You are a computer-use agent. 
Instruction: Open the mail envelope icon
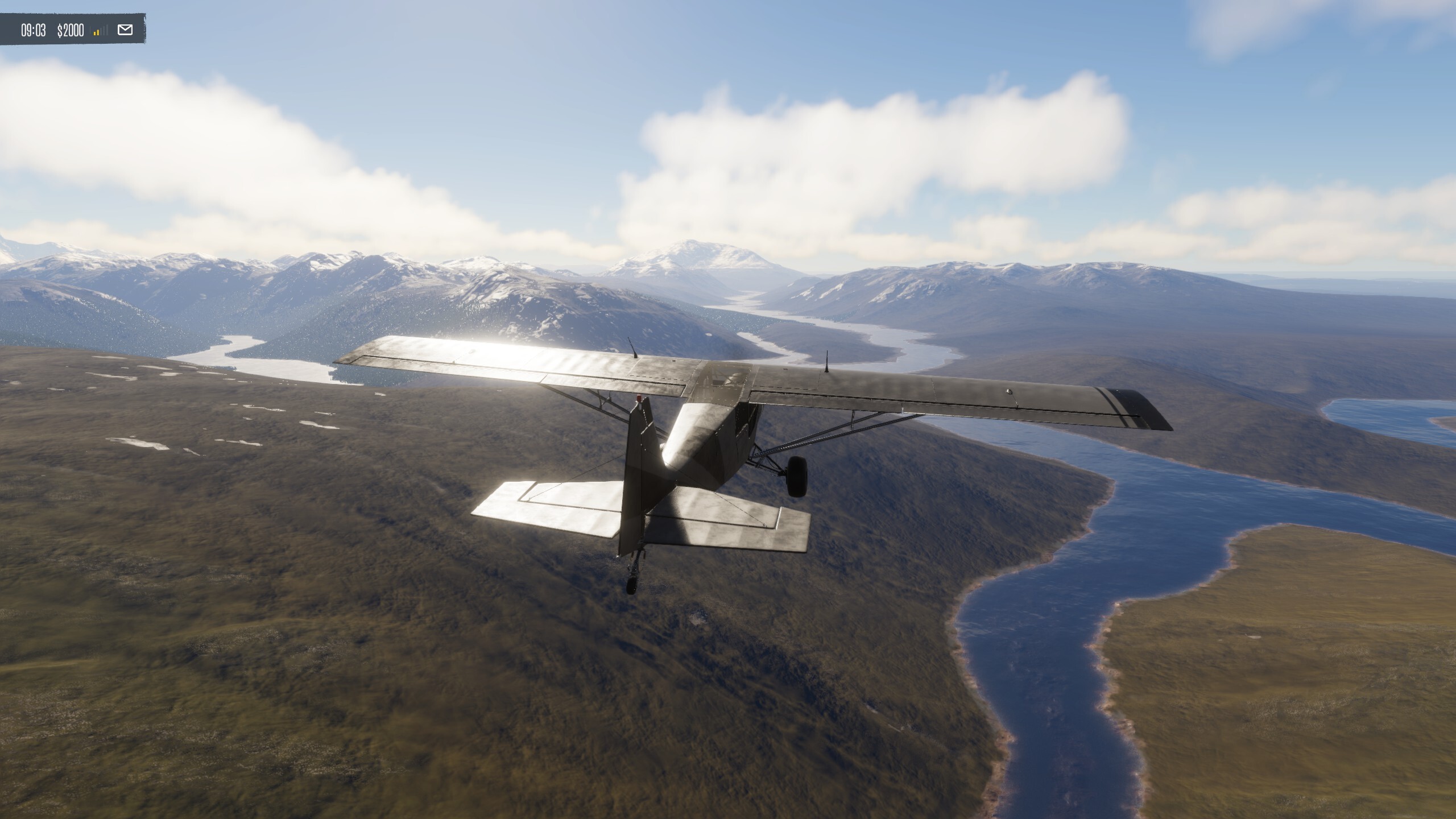point(125,30)
